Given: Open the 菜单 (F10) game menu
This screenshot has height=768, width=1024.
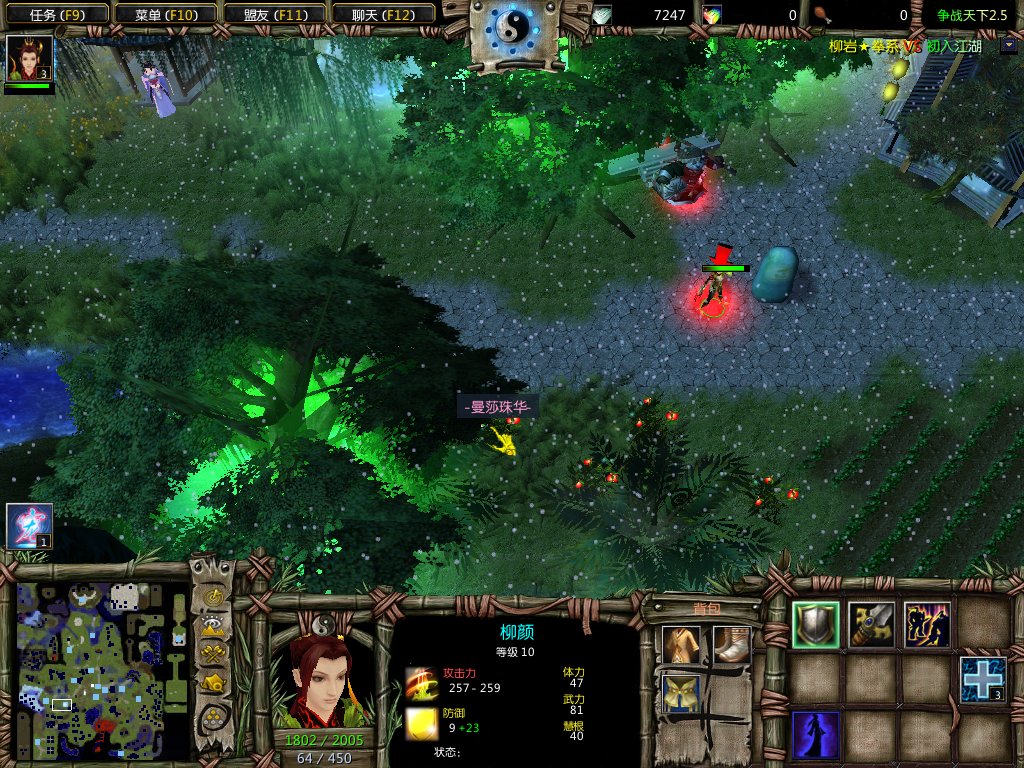Looking at the screenshot, I should pos(164,14).
